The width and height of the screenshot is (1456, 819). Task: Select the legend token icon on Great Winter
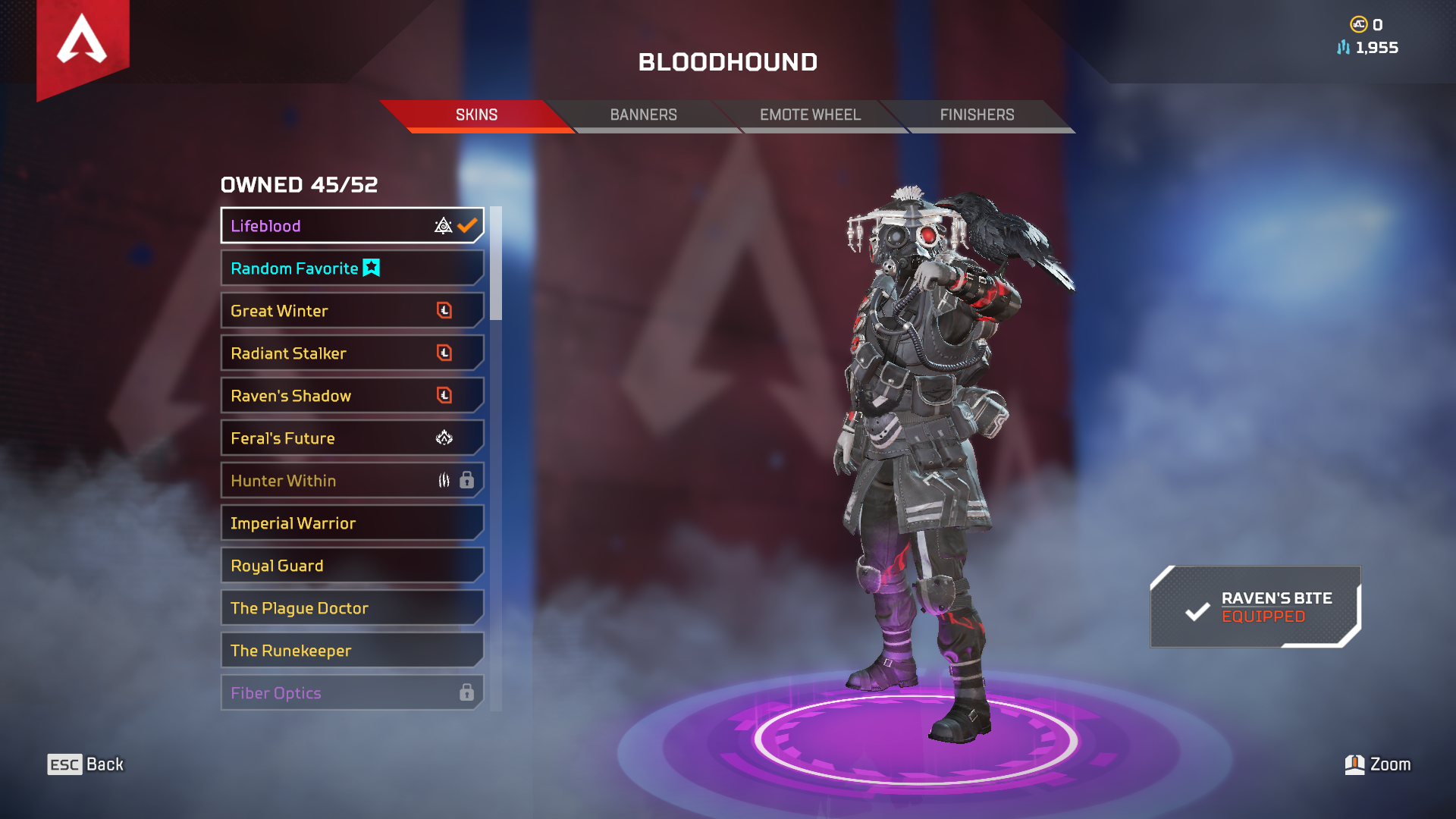pyautogui.click(x=445, y=310)
